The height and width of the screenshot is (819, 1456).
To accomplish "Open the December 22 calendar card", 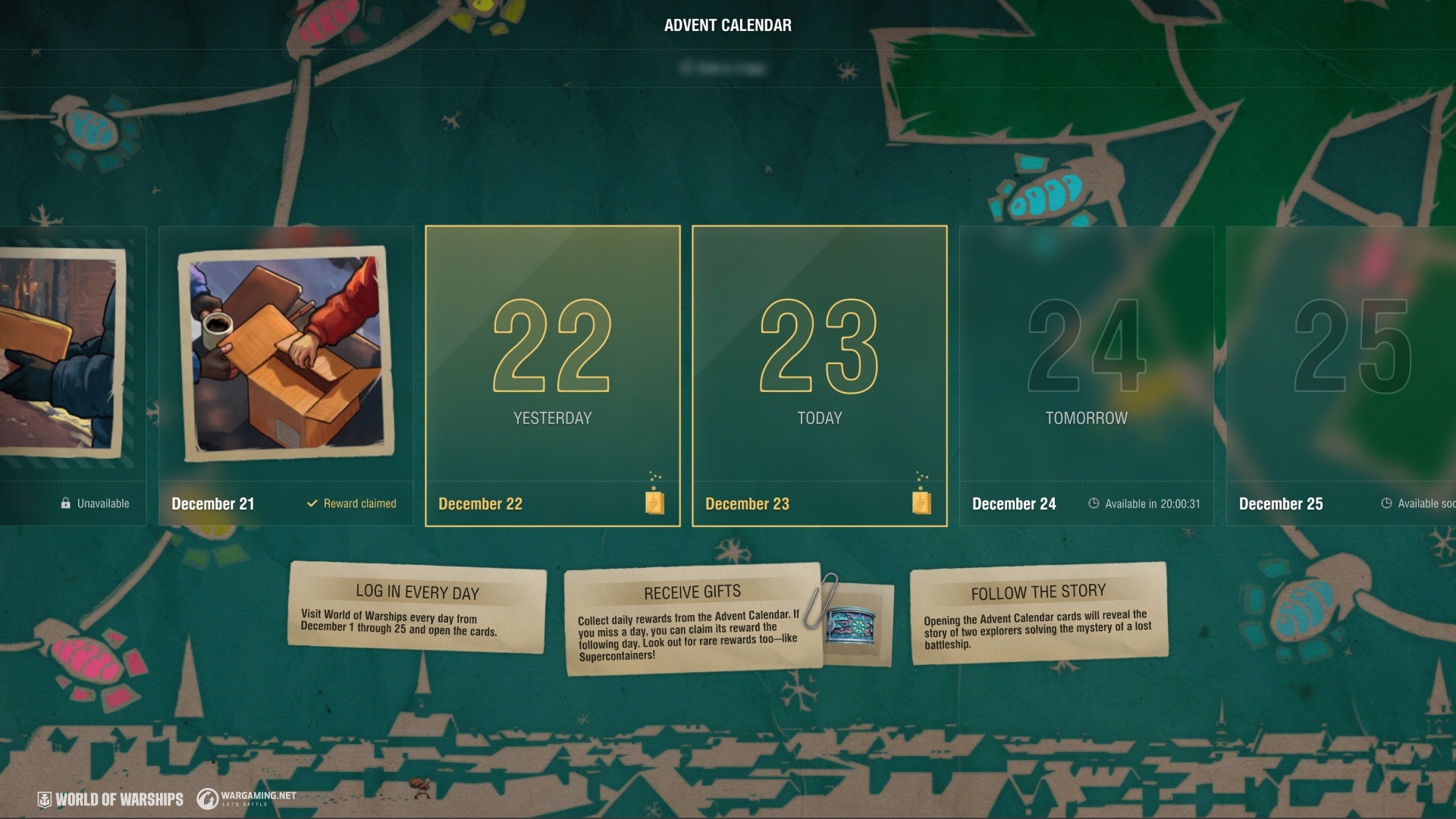I will (x=552, y=356).
